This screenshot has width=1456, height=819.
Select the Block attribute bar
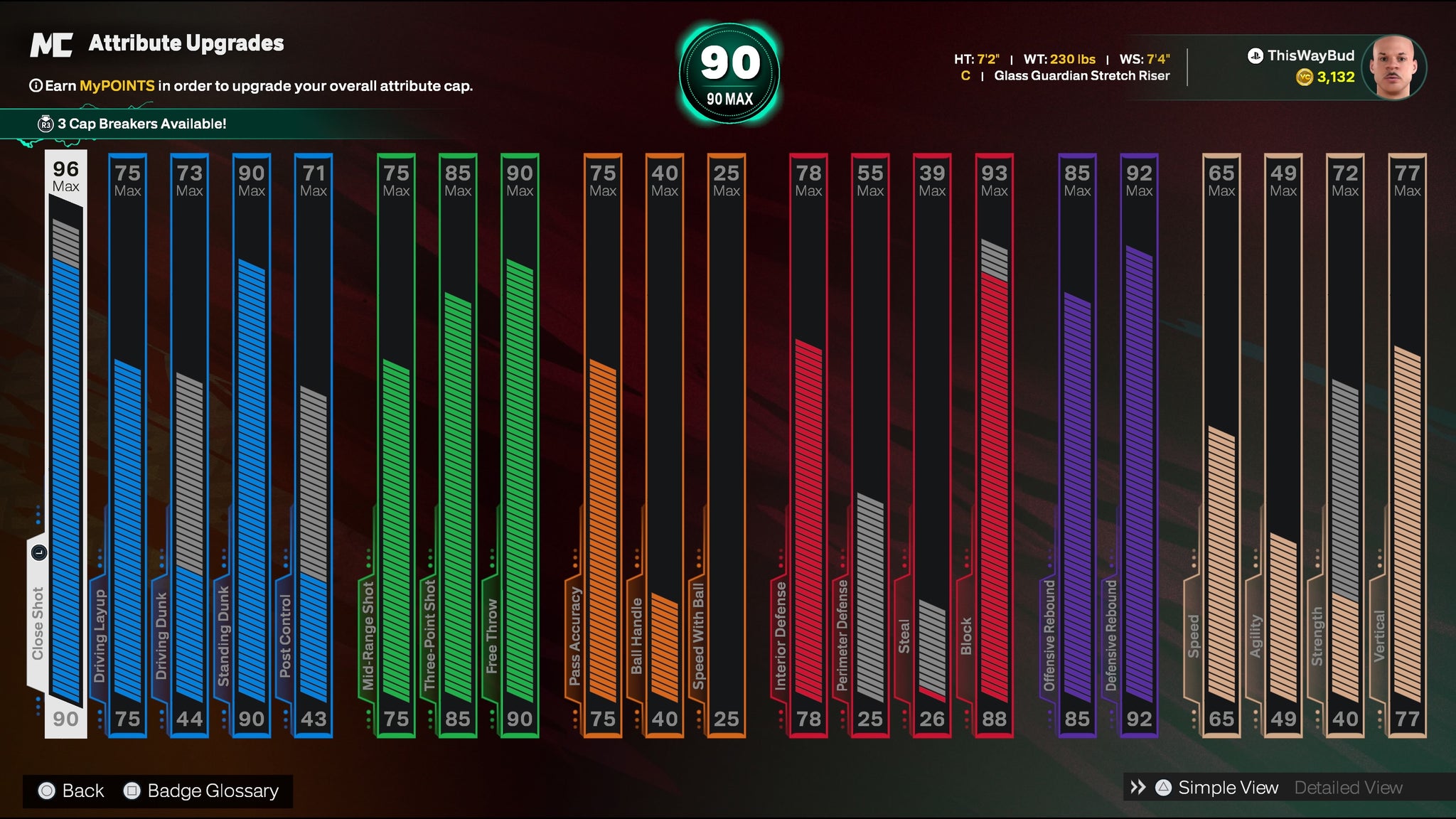(x=994, y=444)
